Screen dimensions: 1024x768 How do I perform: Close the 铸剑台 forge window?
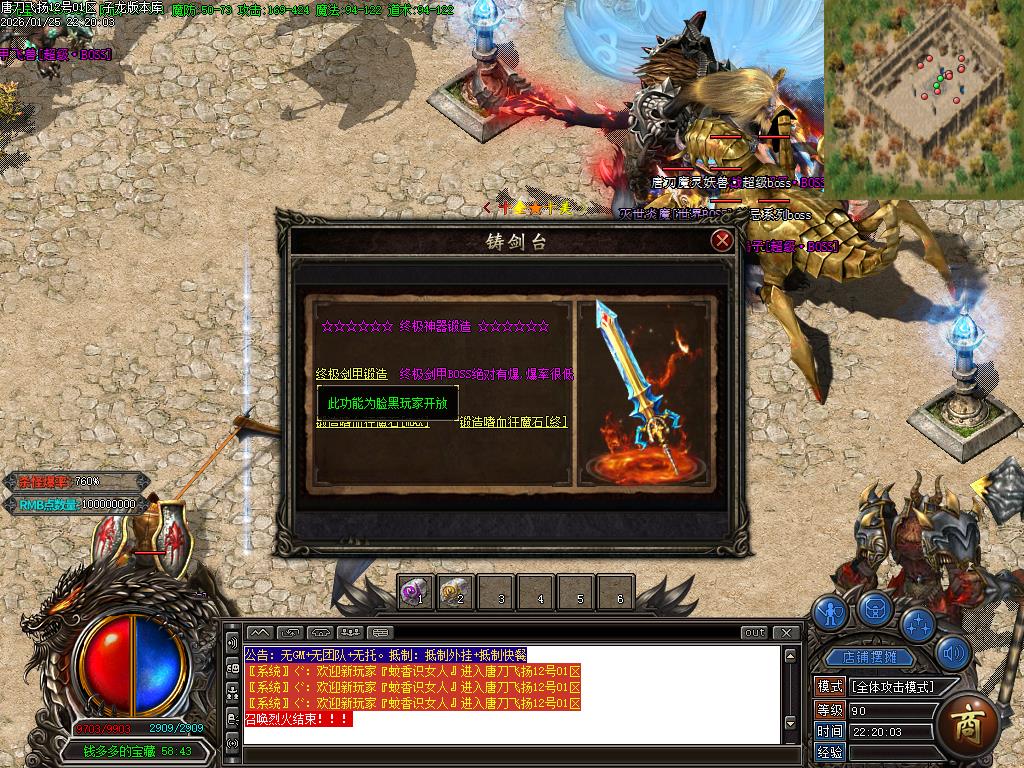pyautogui.click(x=722, y=241)
